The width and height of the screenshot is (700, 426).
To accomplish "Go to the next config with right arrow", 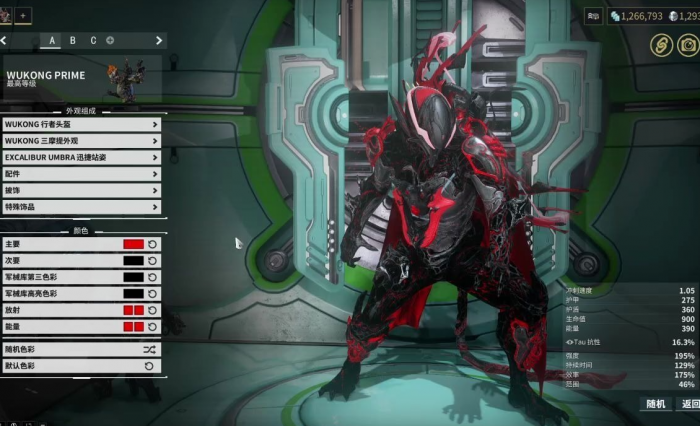I will tap(159, 40).
